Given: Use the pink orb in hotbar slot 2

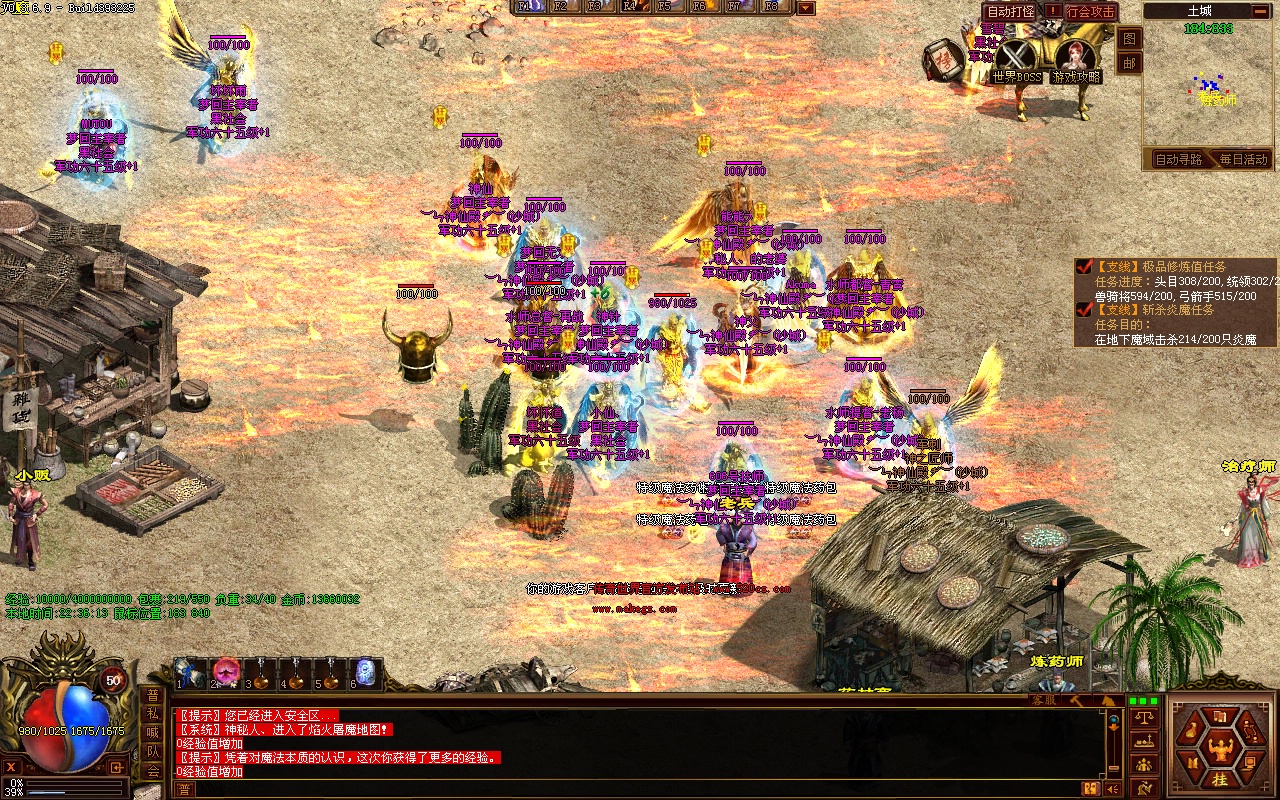Looking at the screenshot, I should (226, 673).
